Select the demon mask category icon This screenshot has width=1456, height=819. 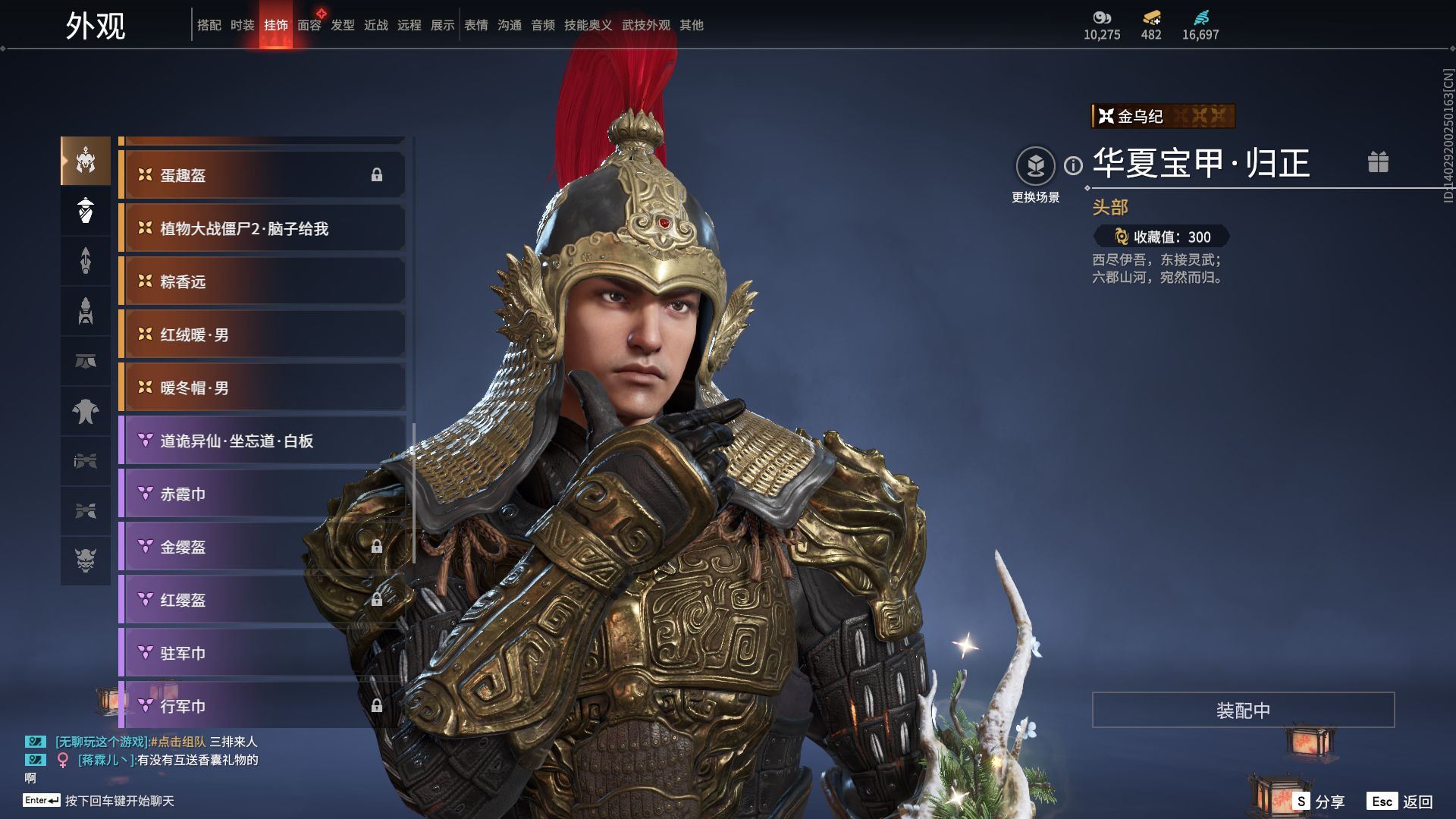pos(86,560)
